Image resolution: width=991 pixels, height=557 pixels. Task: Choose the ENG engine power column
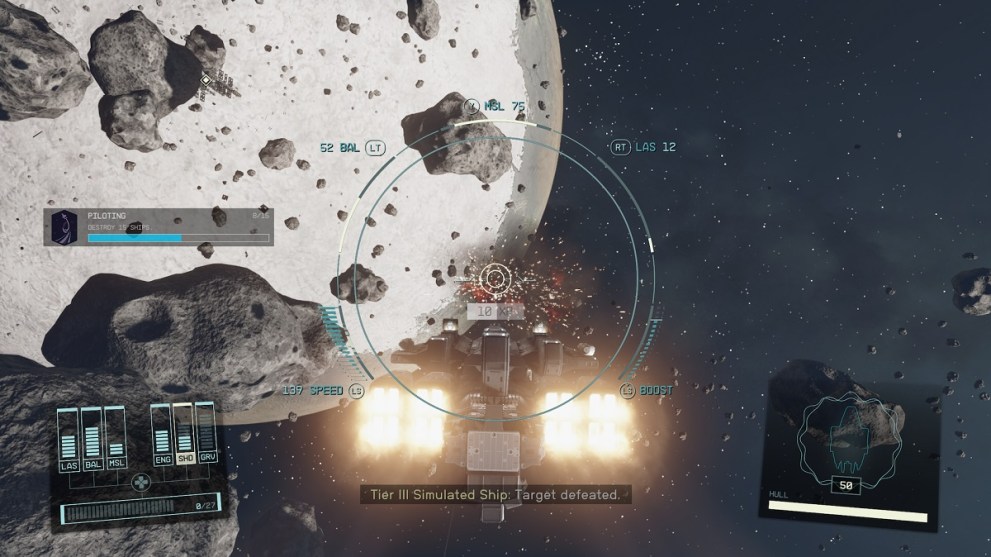point(161,431)
